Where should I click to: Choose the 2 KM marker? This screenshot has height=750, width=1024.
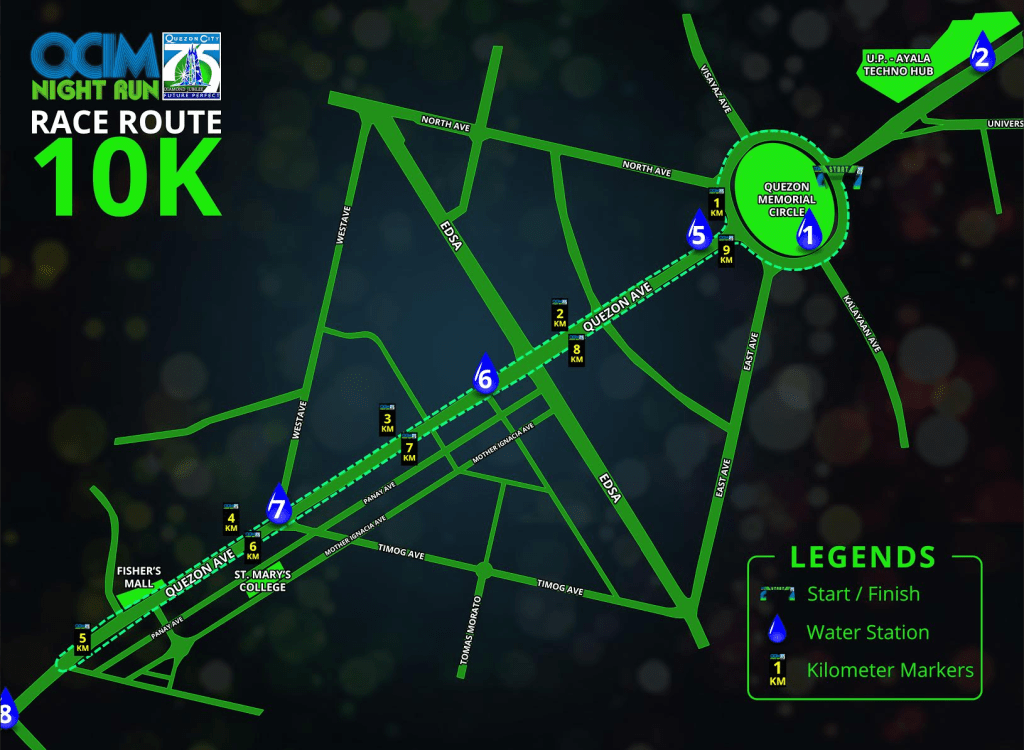coord(559,314)
